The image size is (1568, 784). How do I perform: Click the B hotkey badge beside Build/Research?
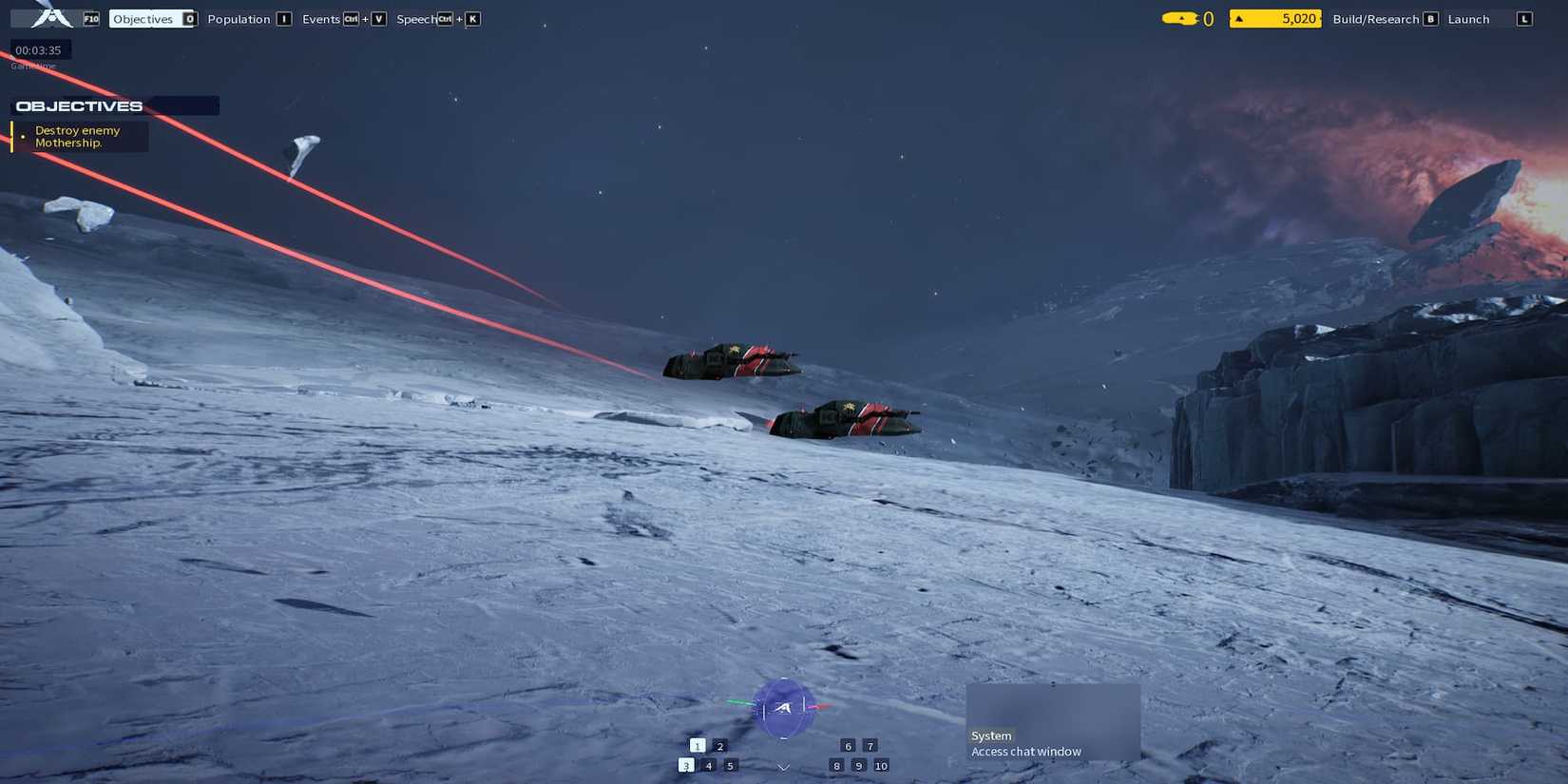(1429, 17)
